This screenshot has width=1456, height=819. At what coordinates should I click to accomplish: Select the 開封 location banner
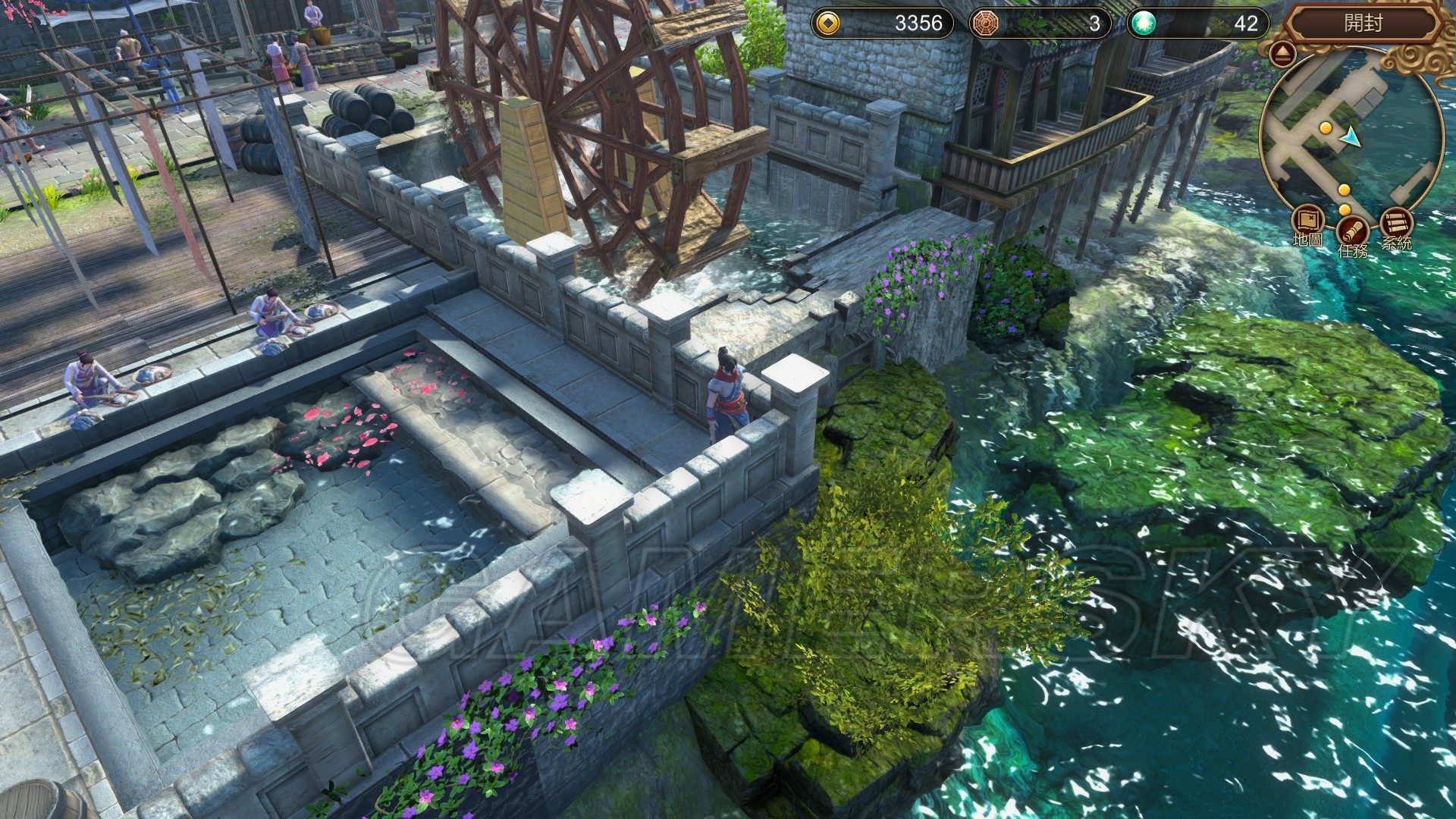[x=1363, y=24]
